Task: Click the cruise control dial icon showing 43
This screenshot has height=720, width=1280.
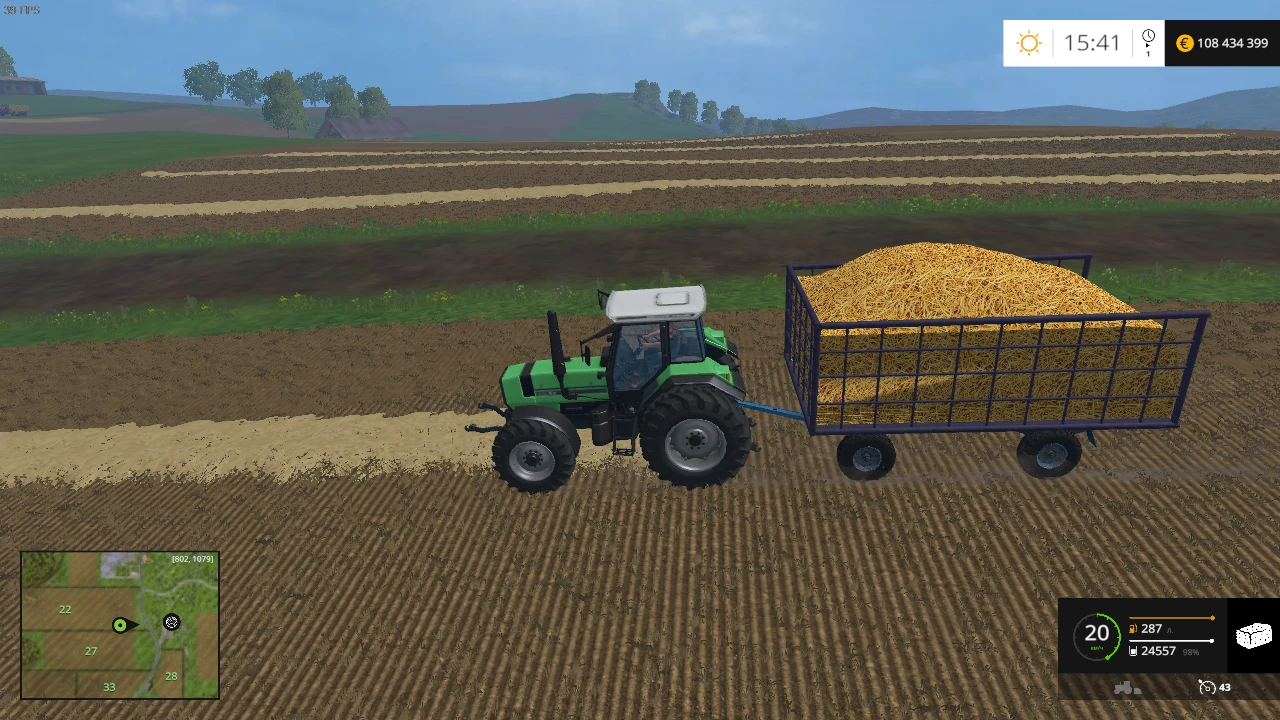Action: [1206, 687]
